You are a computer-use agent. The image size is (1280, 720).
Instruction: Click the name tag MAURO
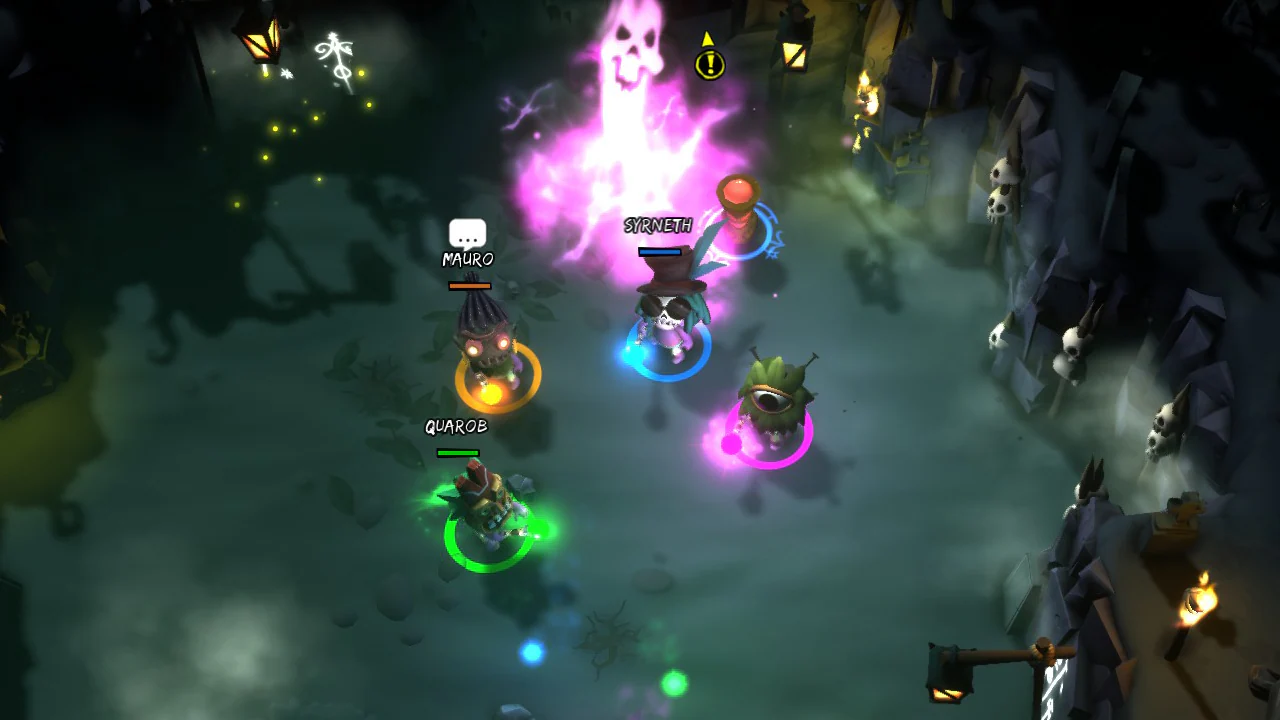click(x=467, y=260)
